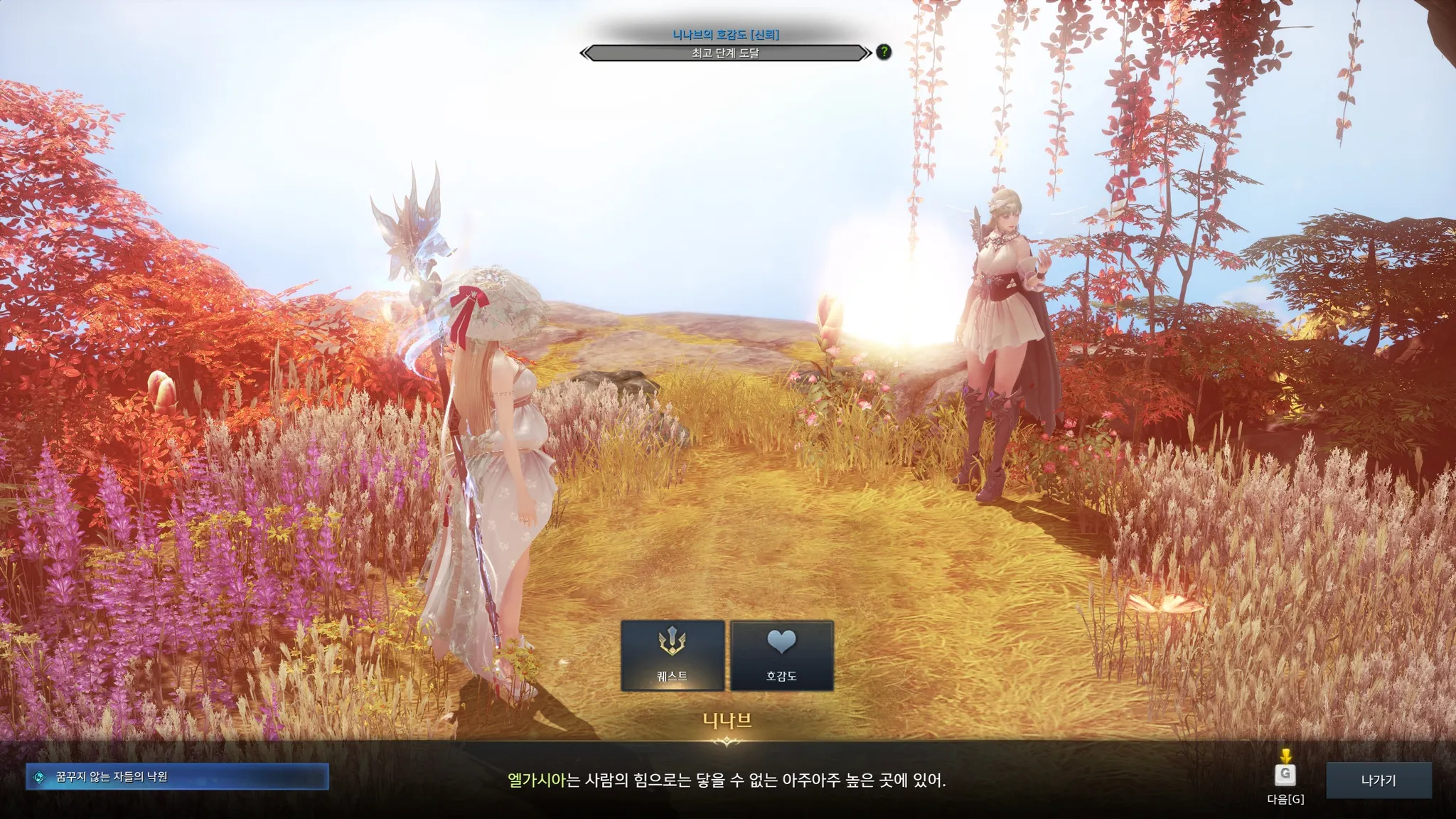The image size is (1456, 819).
Task: Select the 꿈꾸지 않는 자들의 낙원 quest entry
Action: [178, 777]
